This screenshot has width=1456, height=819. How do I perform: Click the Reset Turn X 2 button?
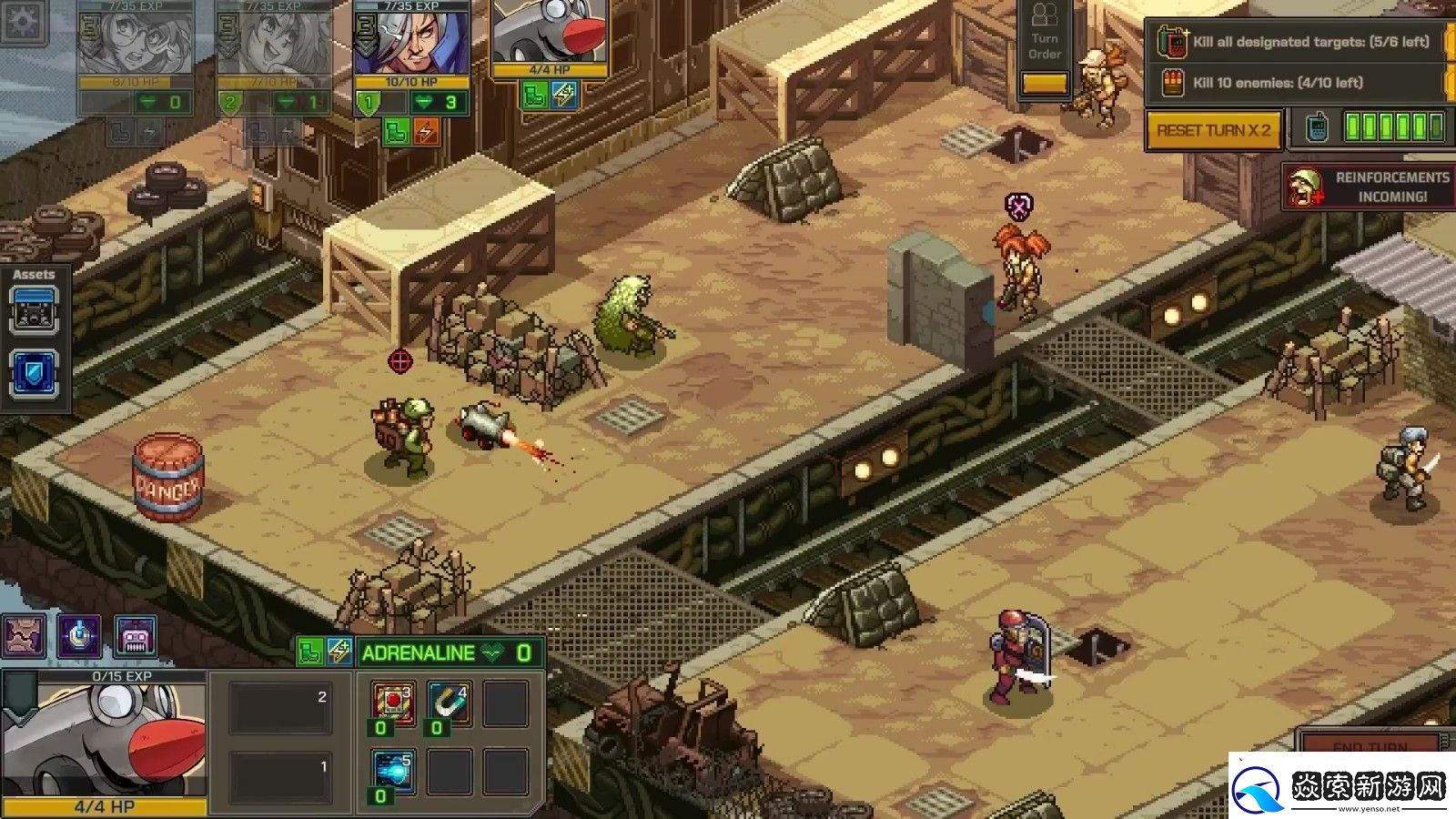(x=1213, y=130)
